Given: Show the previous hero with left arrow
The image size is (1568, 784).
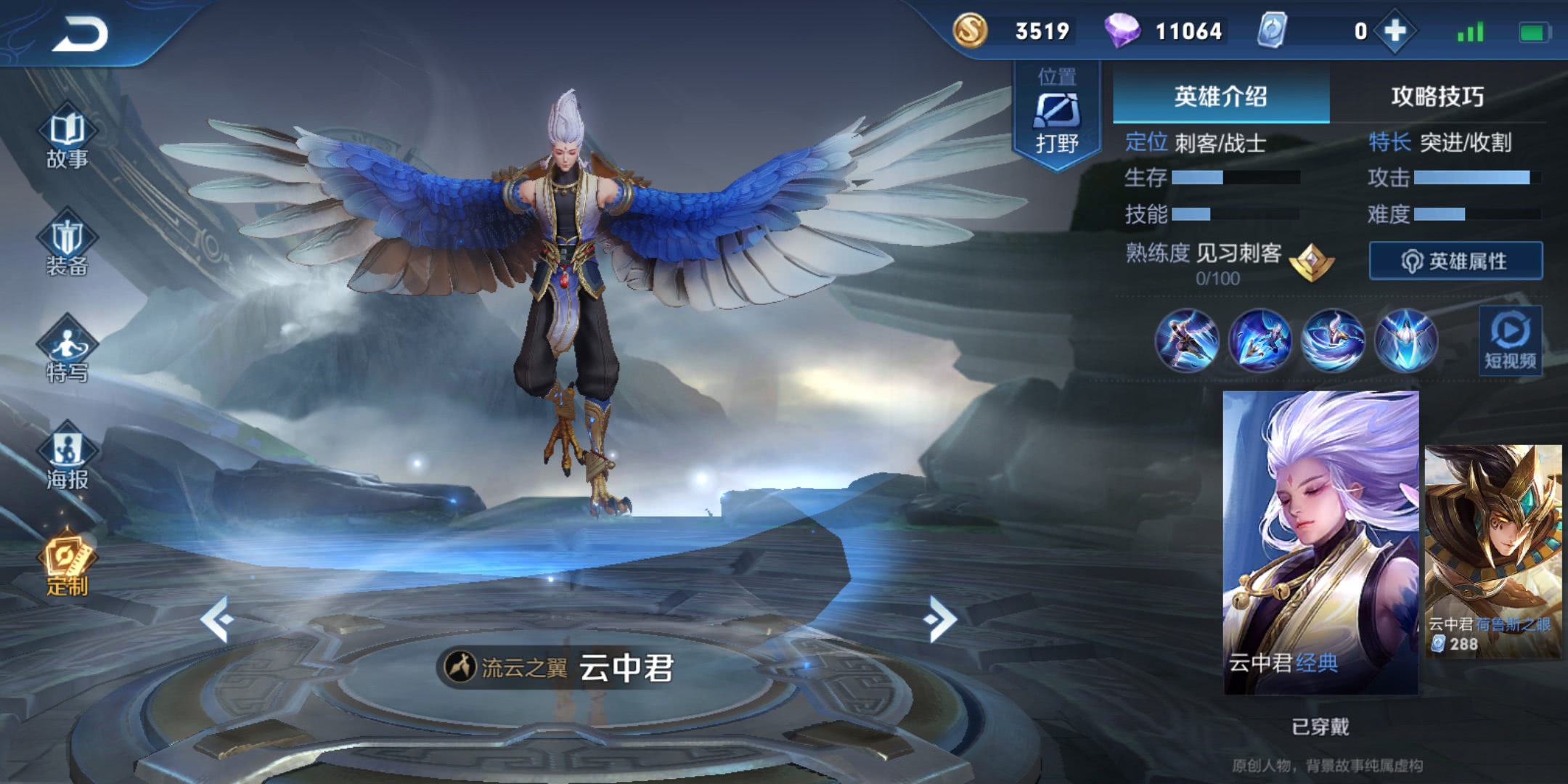Looking at the screenshot, I should [x=217, y=619].
